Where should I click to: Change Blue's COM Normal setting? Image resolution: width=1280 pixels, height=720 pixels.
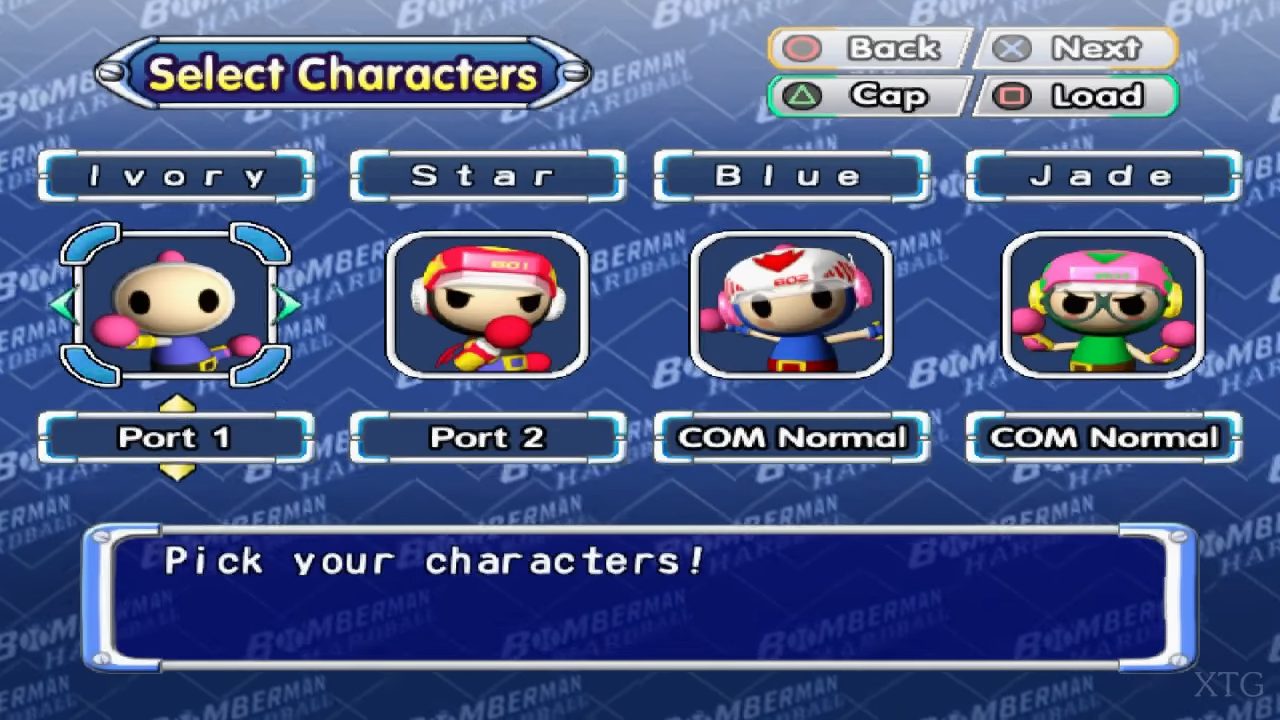coord(791,437)
